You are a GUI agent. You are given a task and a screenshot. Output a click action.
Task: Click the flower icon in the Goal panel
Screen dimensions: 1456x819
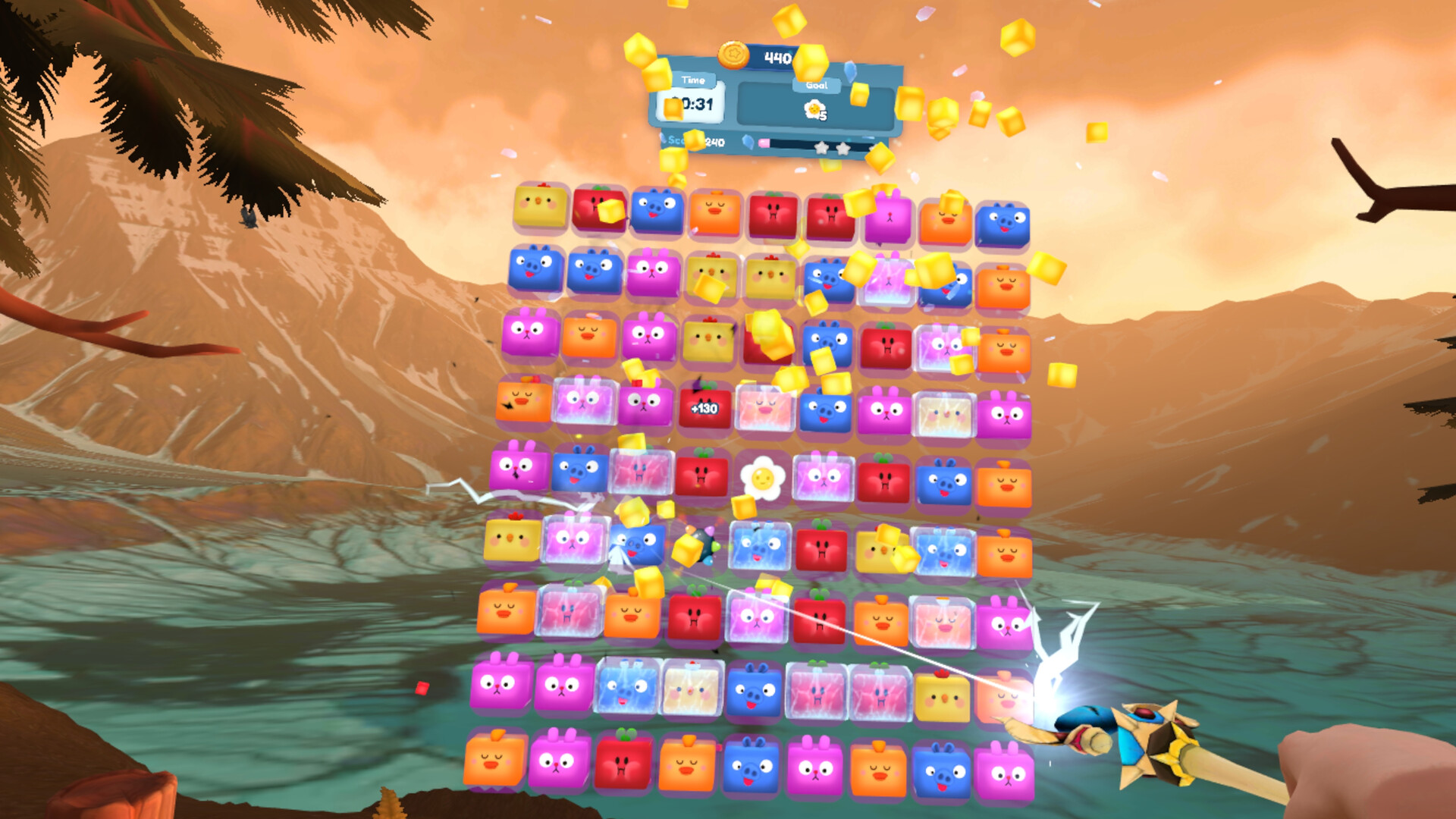pyautogui.click(x=812, y=111)
